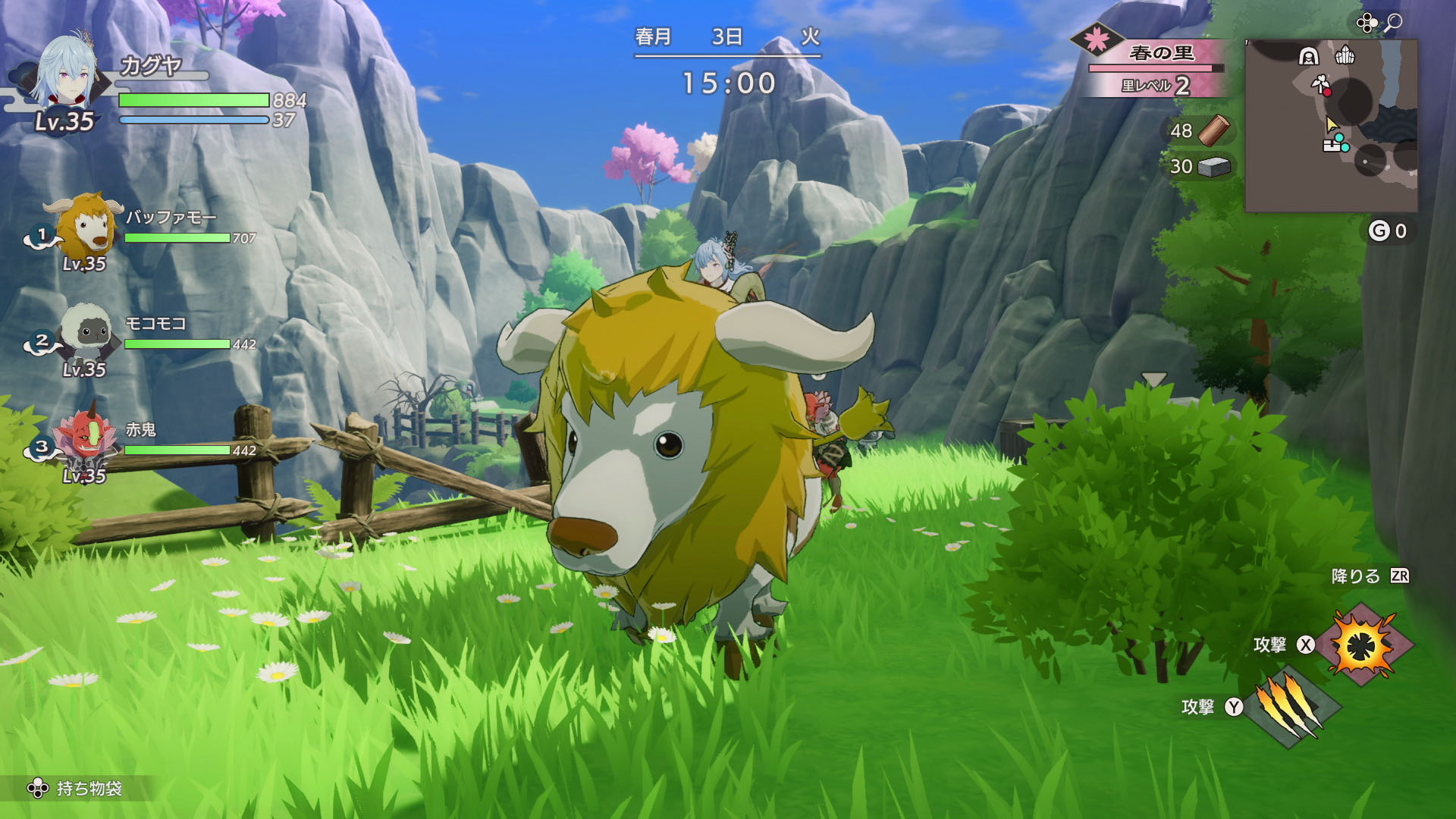Open the minimap in the corner

pos(1331,125)
